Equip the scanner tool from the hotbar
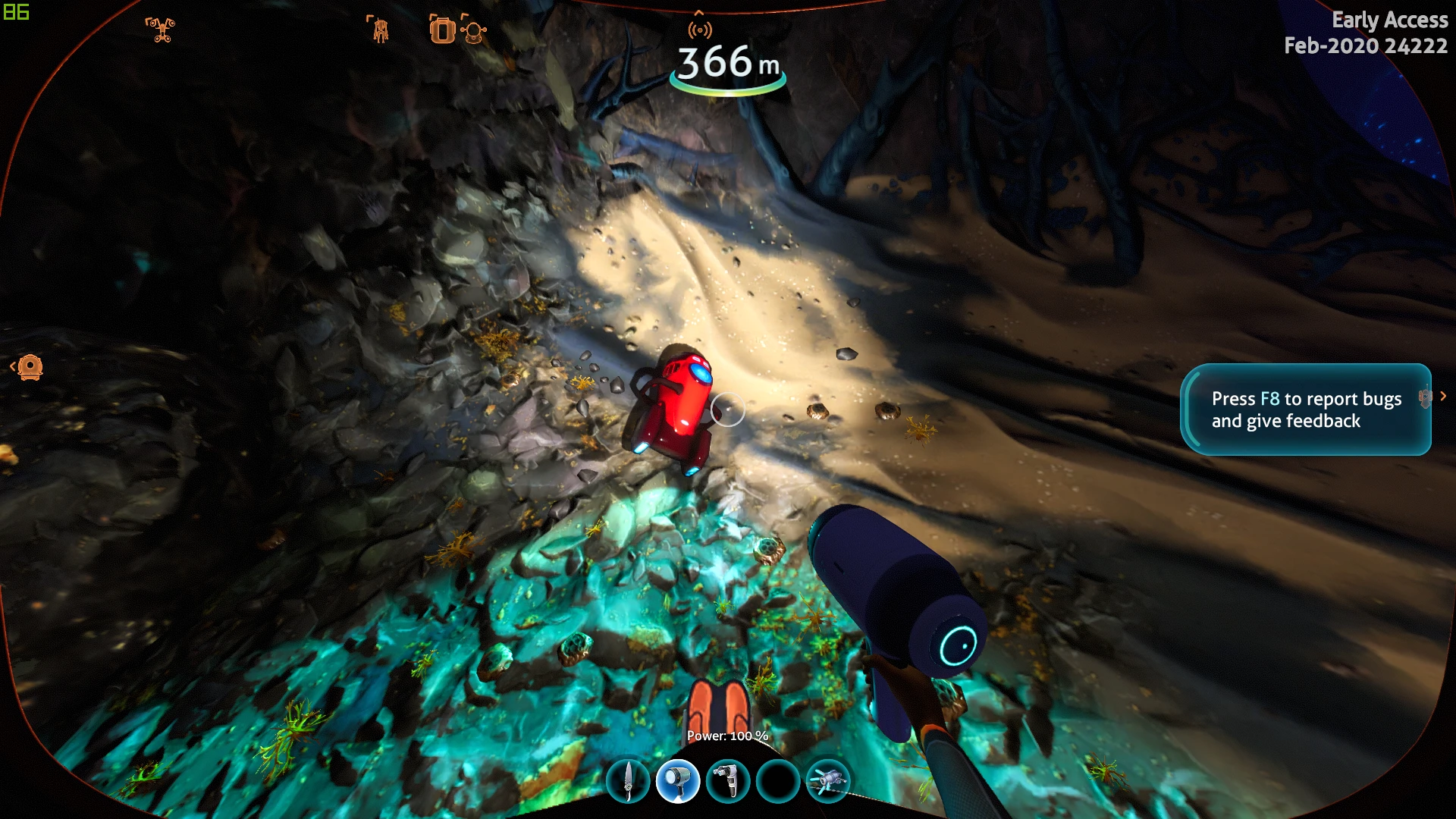Viewport: 1456px width, 819px height. click(x=728, y=780)
